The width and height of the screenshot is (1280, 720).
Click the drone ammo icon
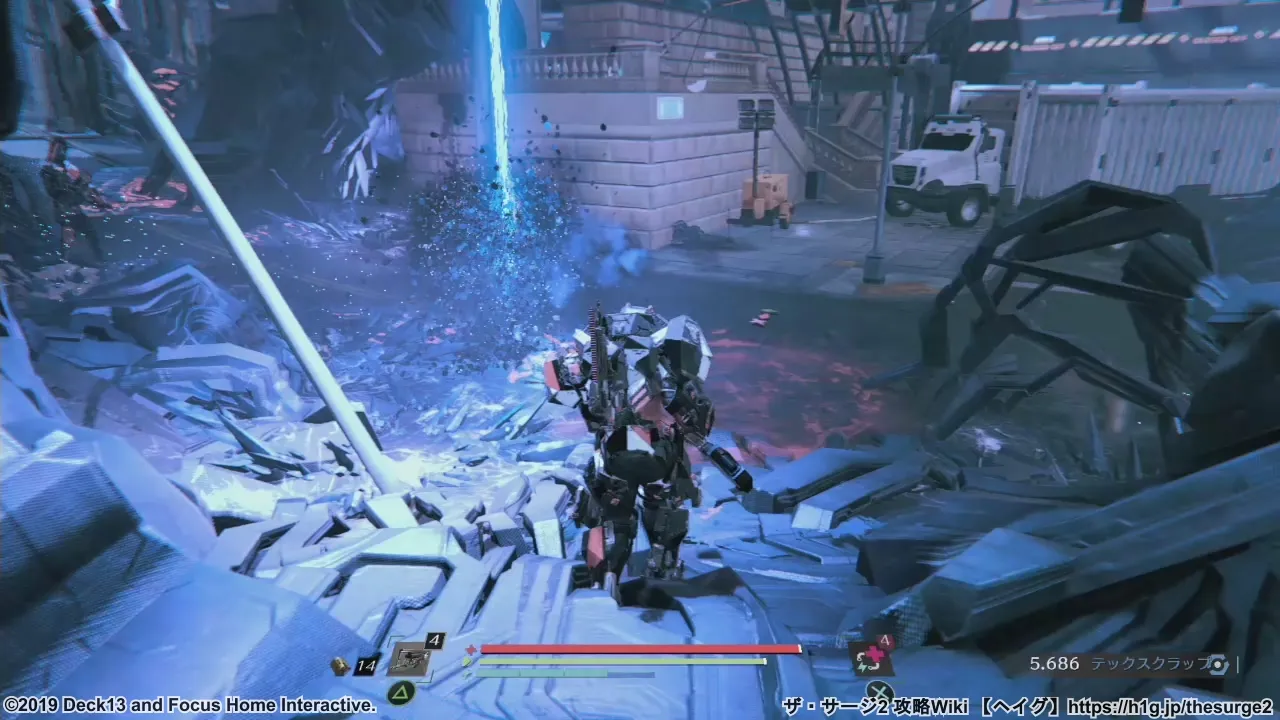pyautogui.click(x=341, y=663)
